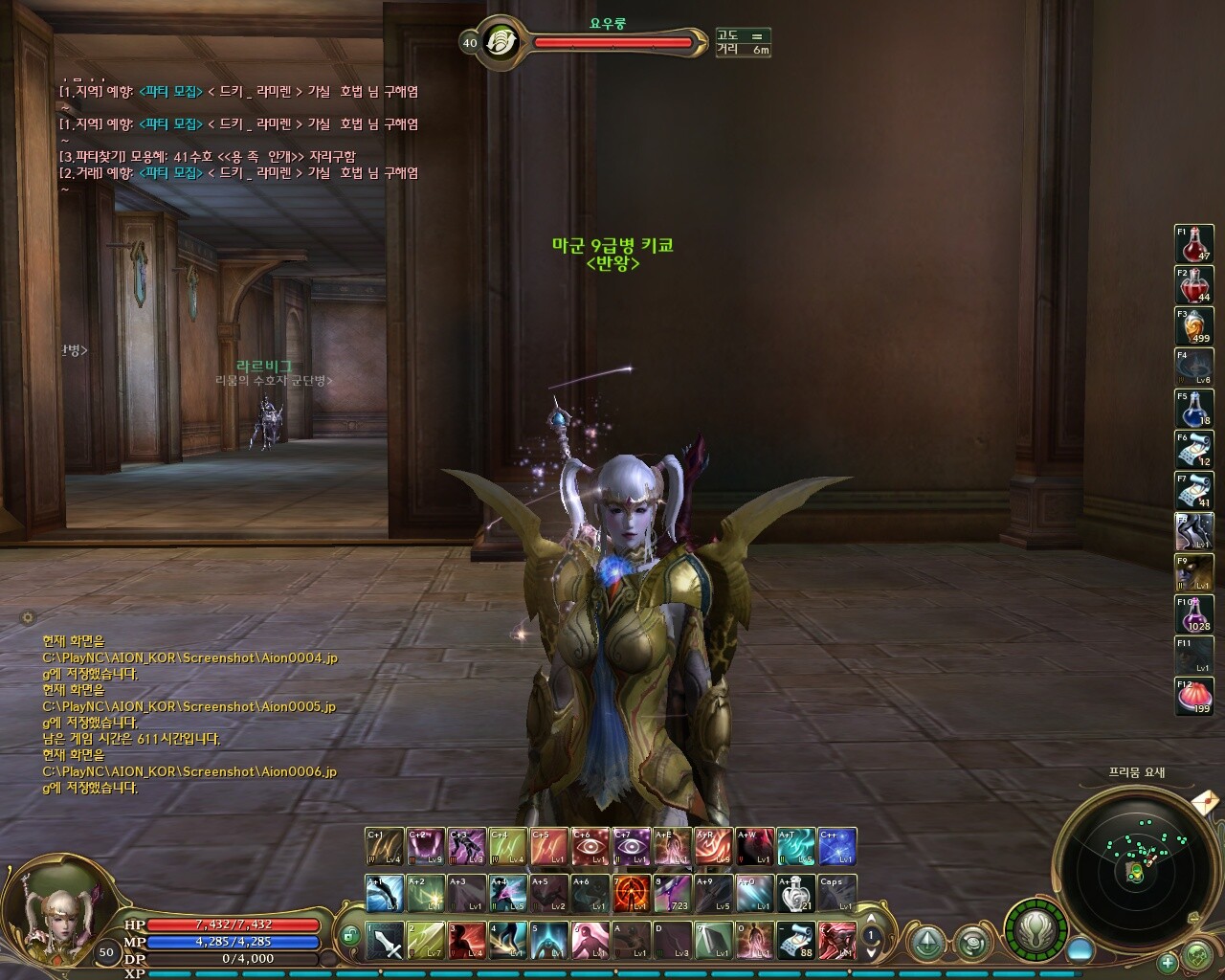Use the scroll item with 88 count
The width and height of the screenshot is (1225, 980).
pos(795,941)
